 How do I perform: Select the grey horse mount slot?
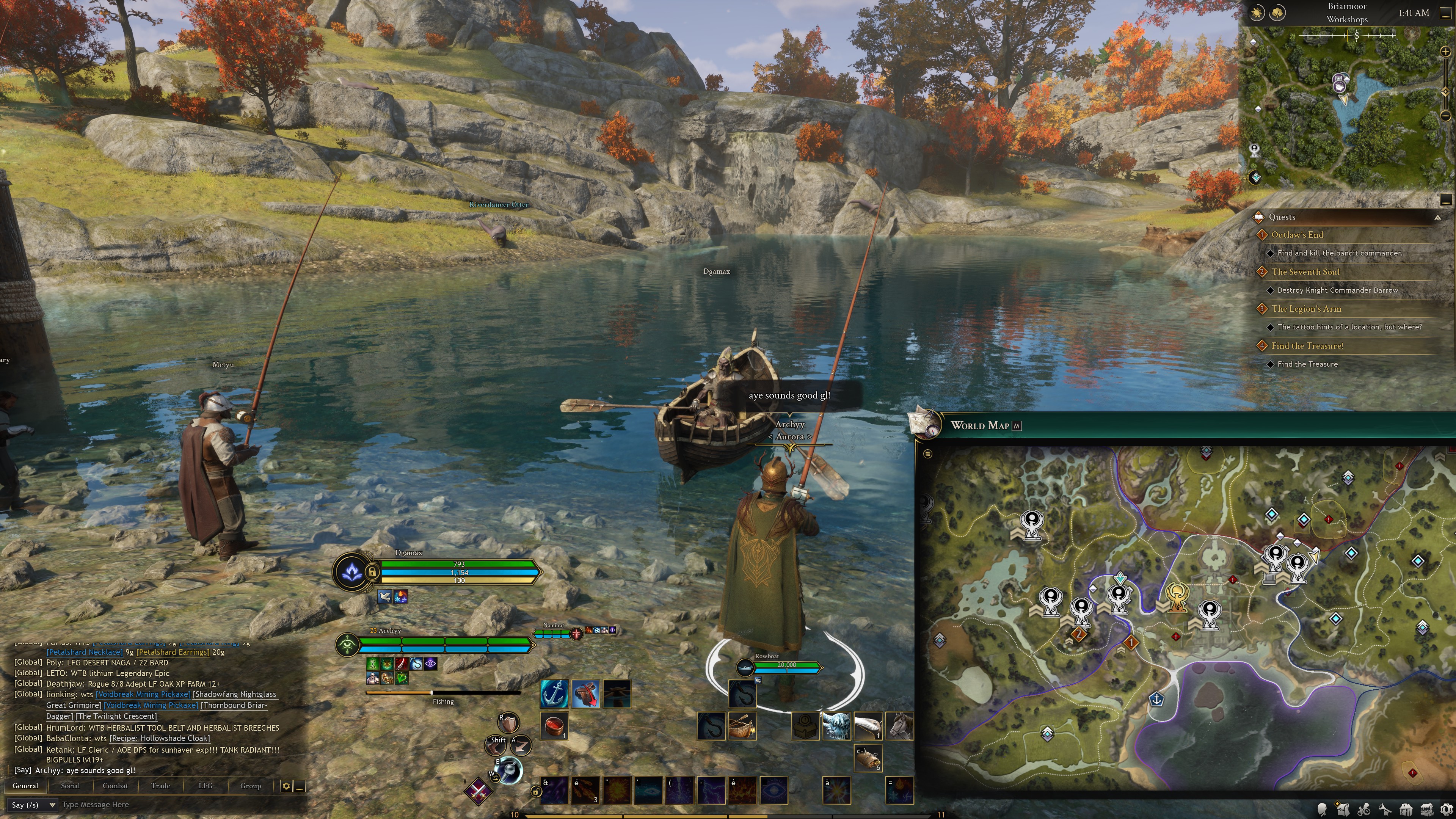pos(899,726)
